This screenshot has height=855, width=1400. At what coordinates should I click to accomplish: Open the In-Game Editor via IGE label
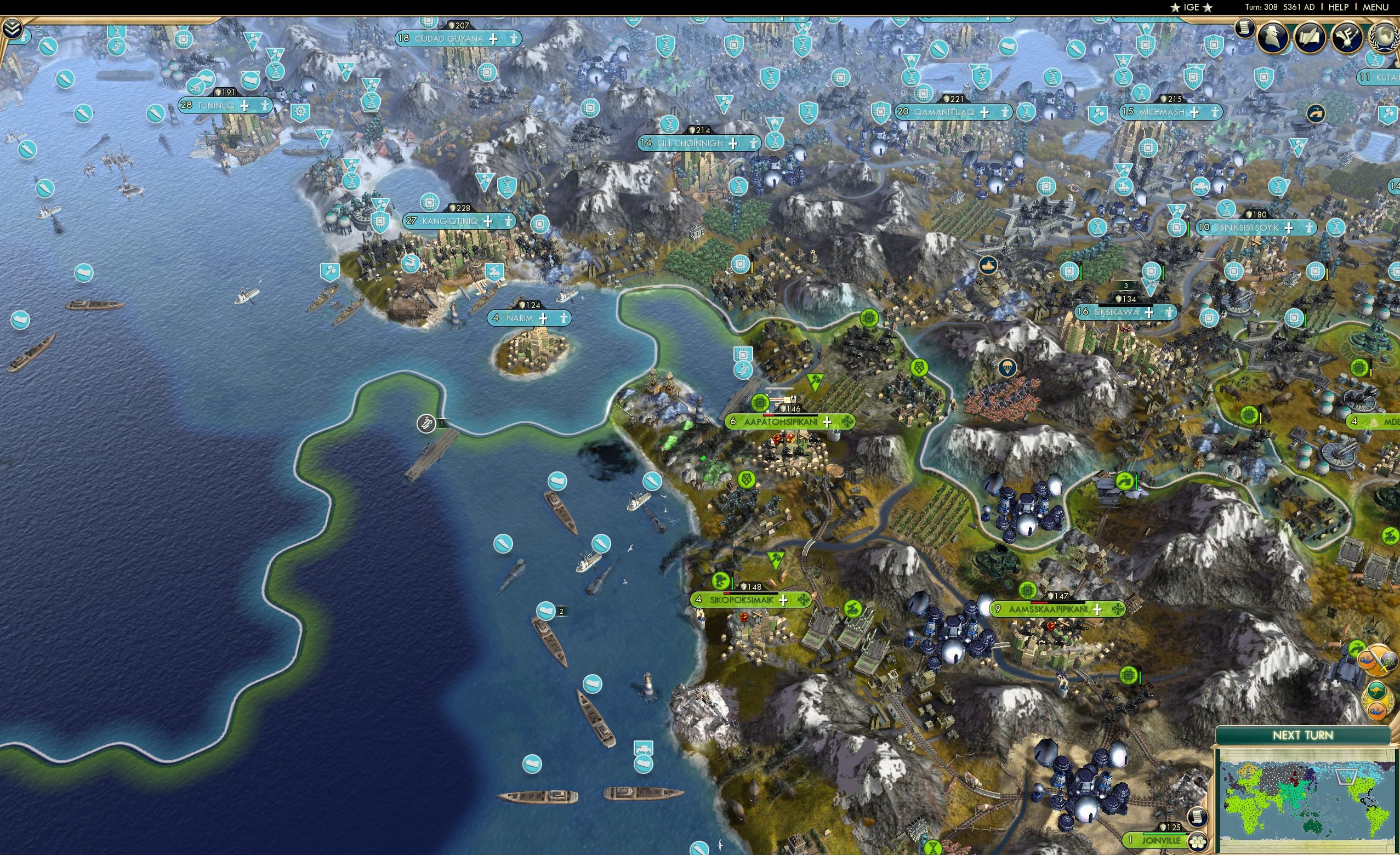(1192, 7)
